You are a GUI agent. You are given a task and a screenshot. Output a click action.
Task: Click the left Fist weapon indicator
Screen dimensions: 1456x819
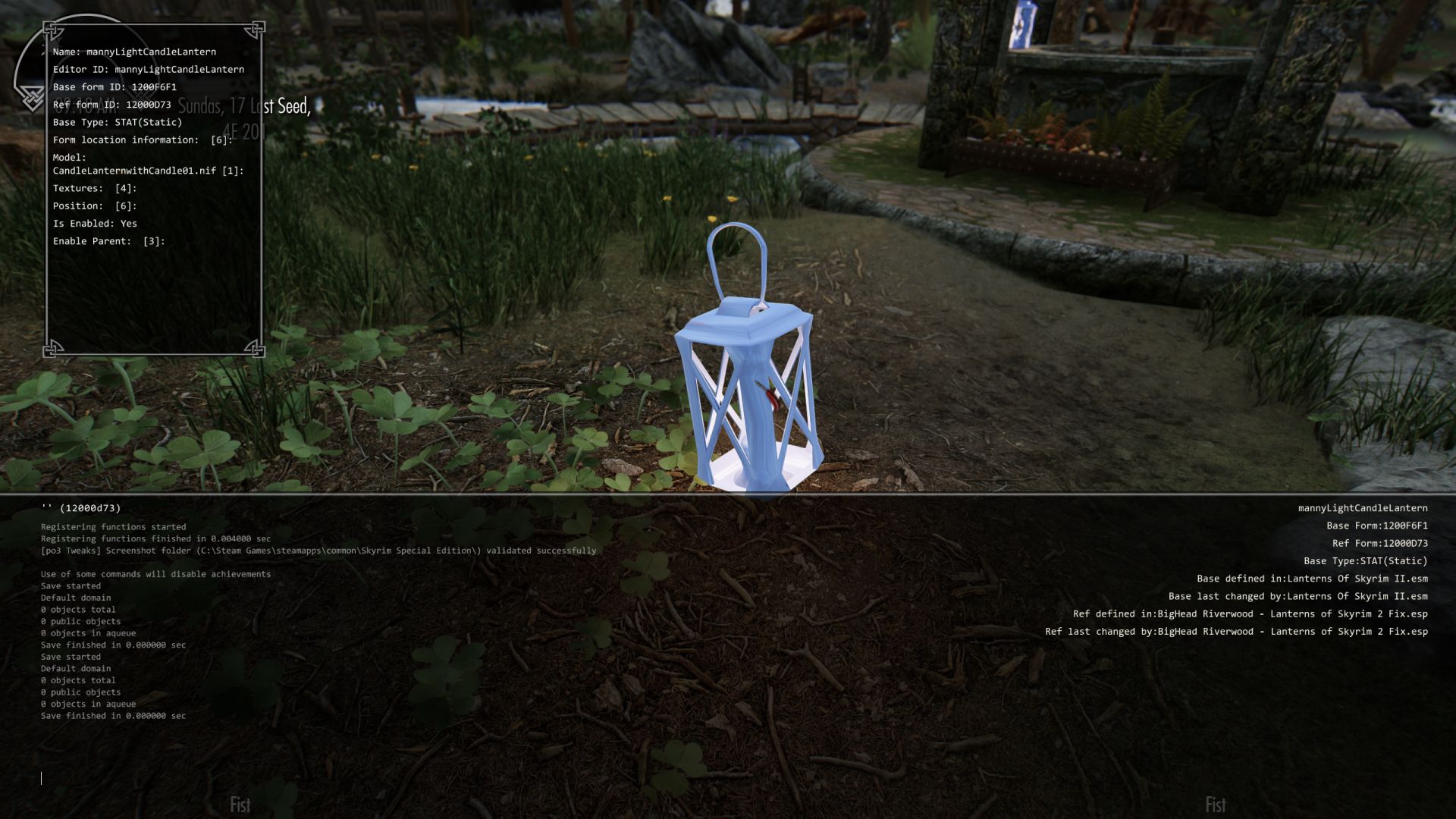(240, 802)
